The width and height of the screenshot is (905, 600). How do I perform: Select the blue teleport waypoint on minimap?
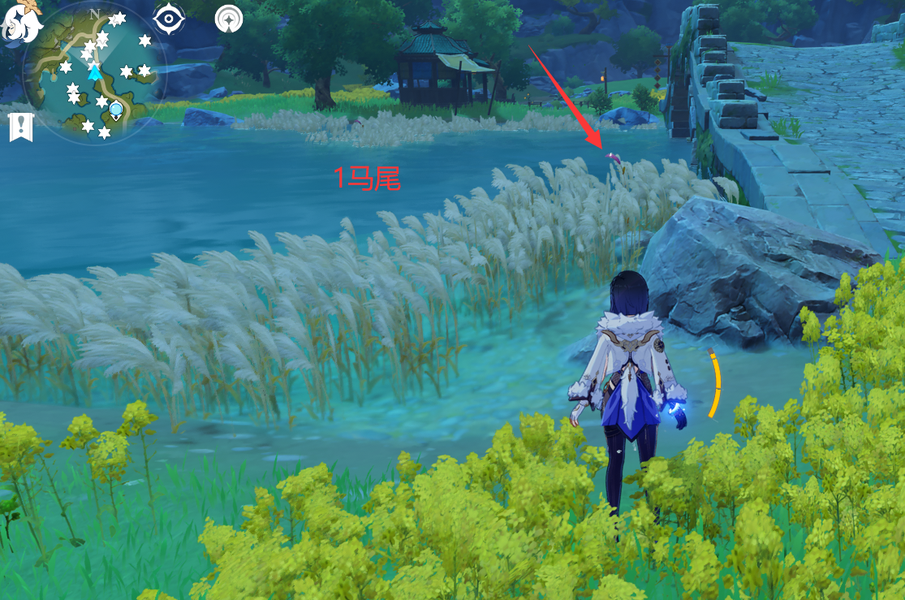pyautogui.click(x=116, y=109)
